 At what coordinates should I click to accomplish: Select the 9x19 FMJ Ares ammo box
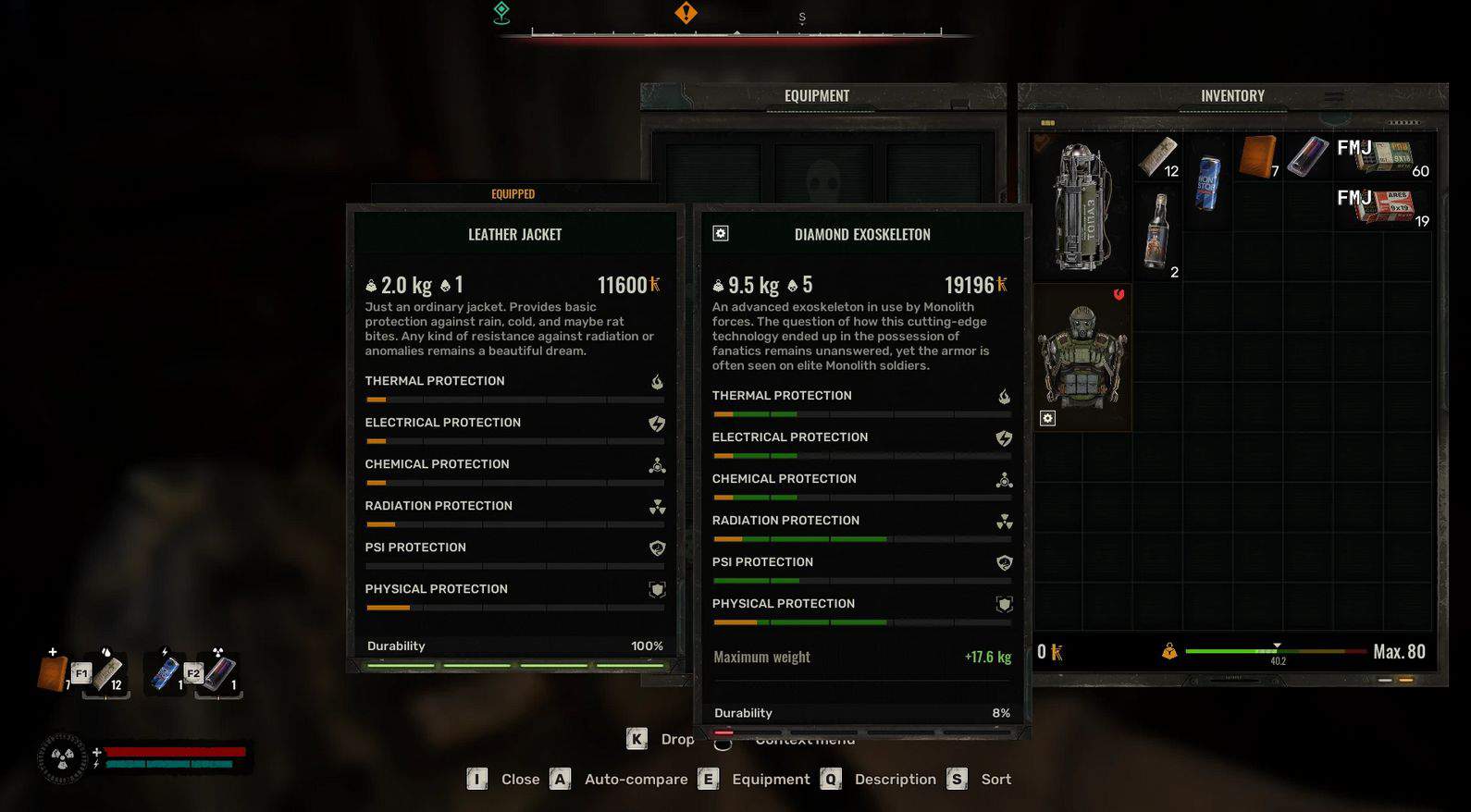coord(1383,206)
